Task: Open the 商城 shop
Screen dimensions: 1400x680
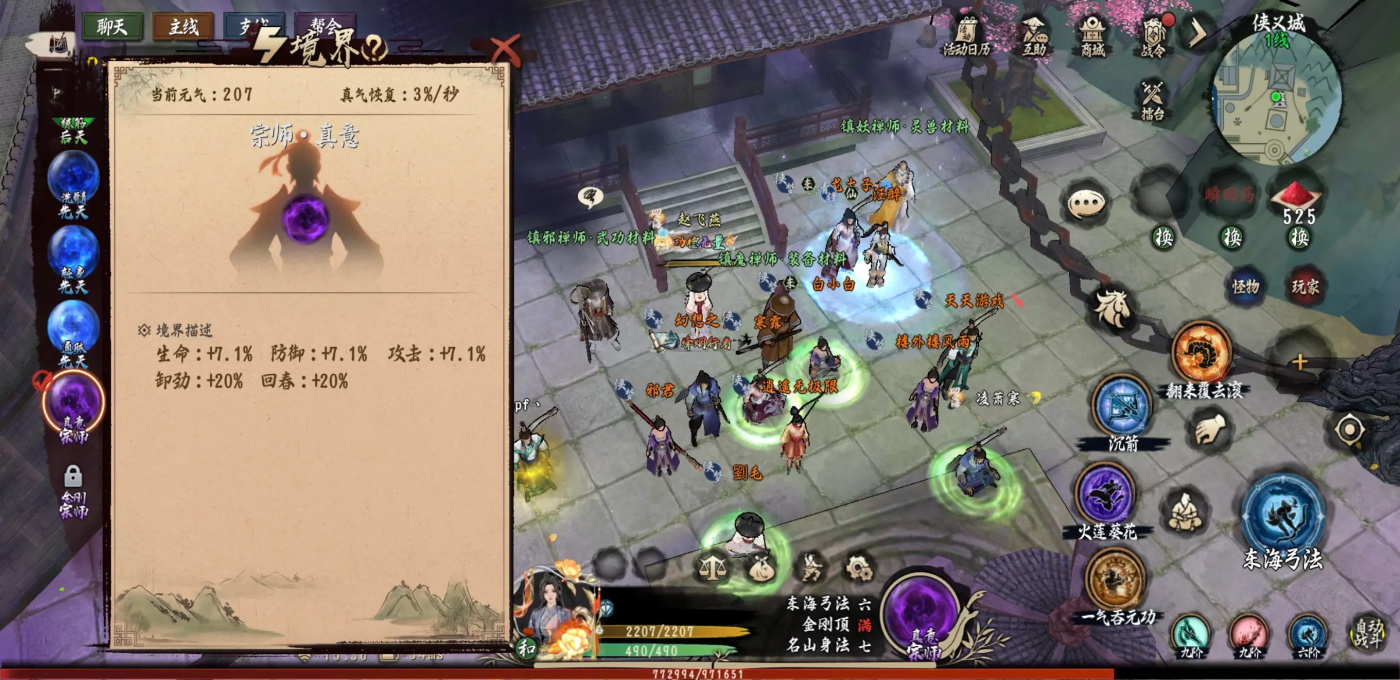Action: (x=1092, y=36)
